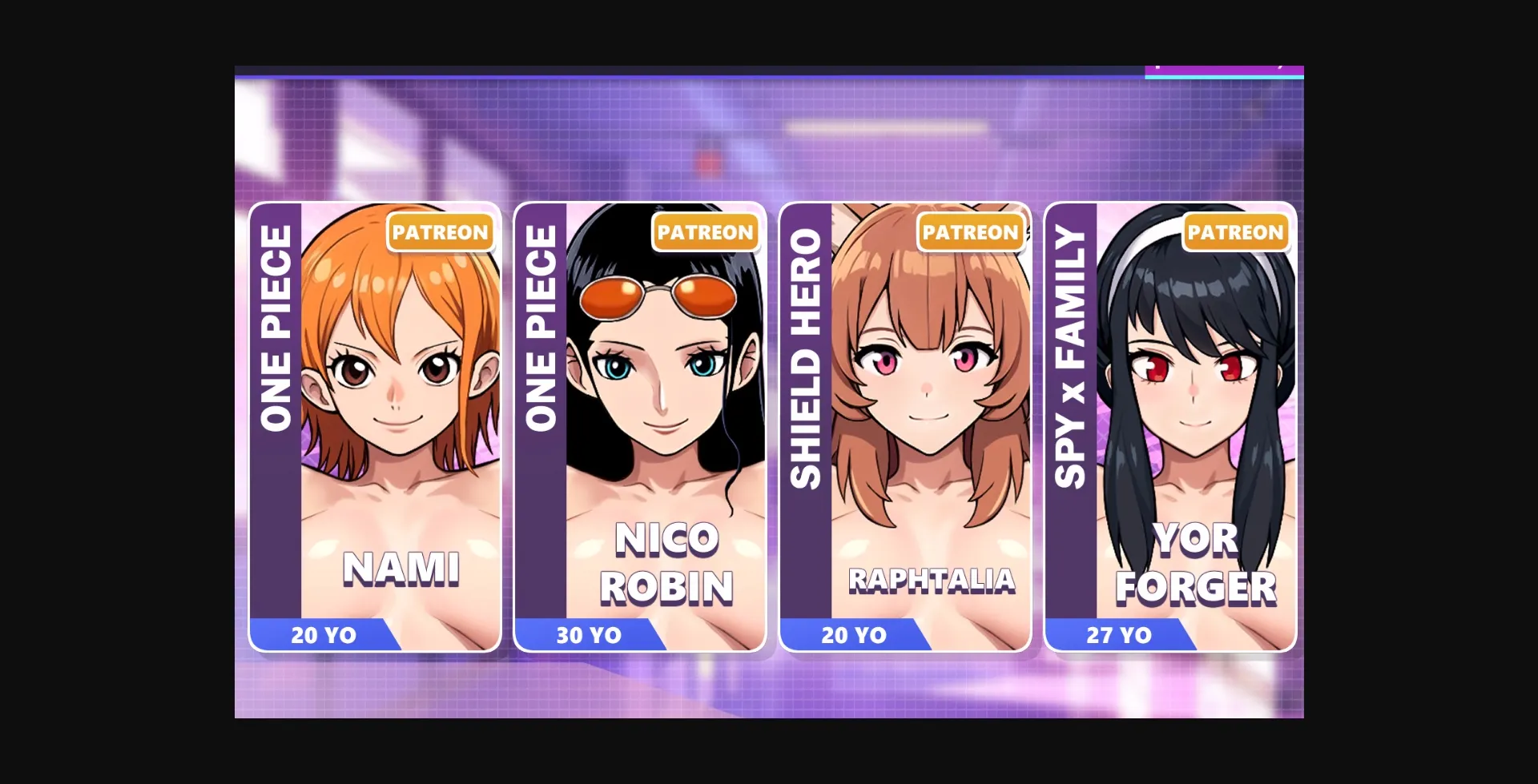The image size is (1538, 784).
Task: Click the PATREON badge on Yor Forger's card
Action: click(x=1236, y=232)
